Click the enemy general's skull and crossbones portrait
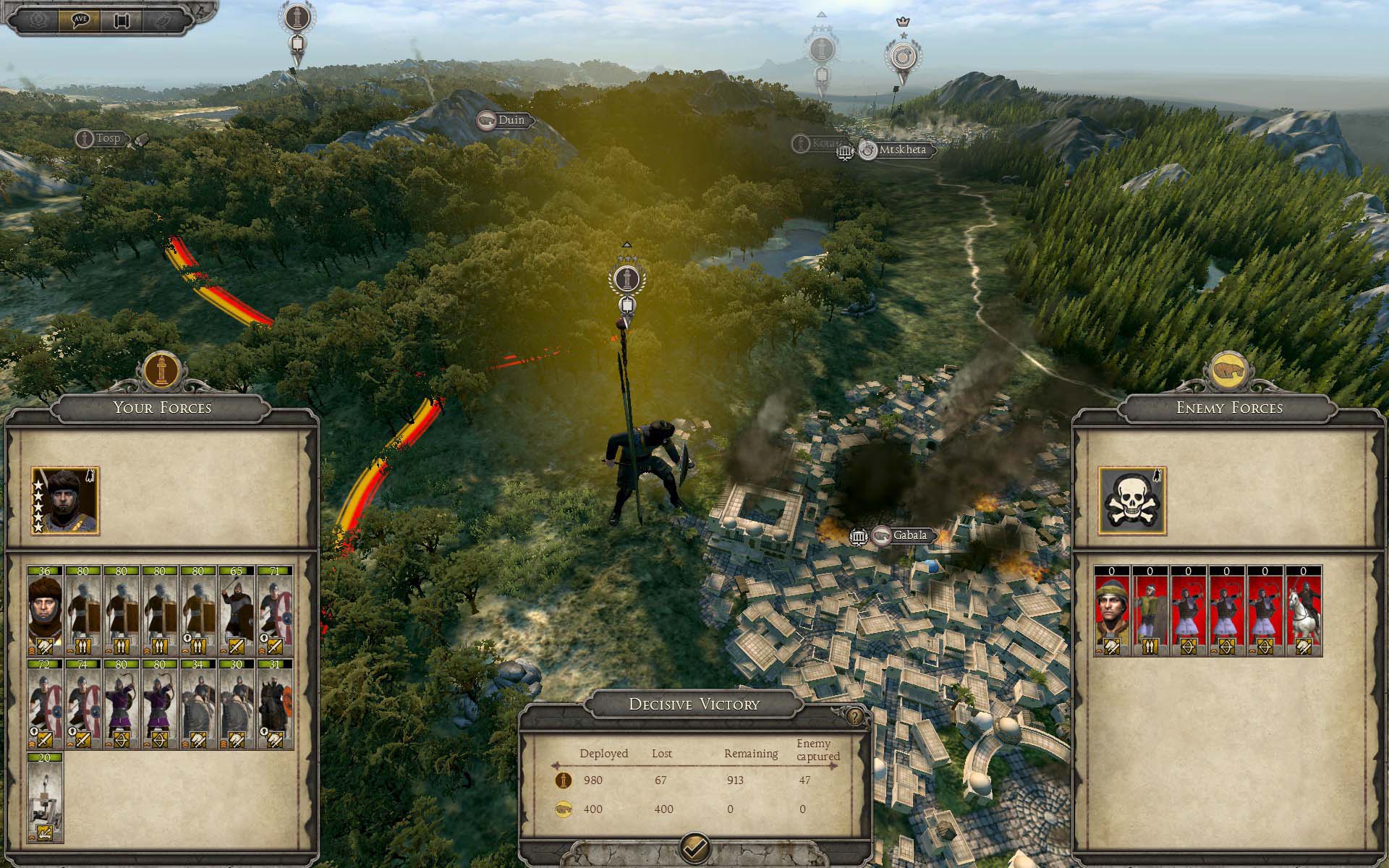The height and width of the screenshot is (868, 1389). click(x=1131, y=501)
